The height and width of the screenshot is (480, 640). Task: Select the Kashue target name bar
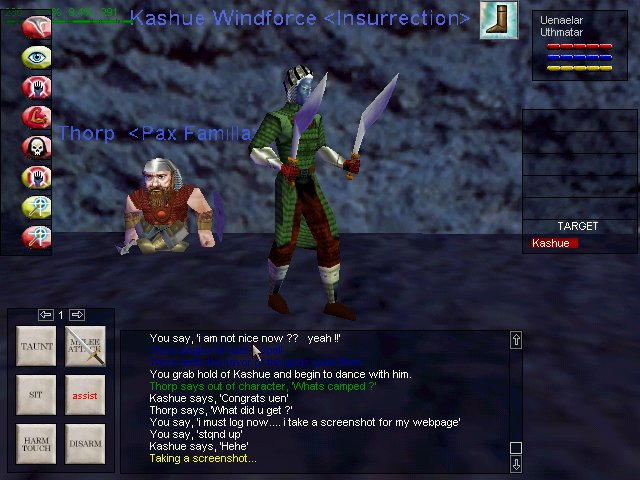554,243
